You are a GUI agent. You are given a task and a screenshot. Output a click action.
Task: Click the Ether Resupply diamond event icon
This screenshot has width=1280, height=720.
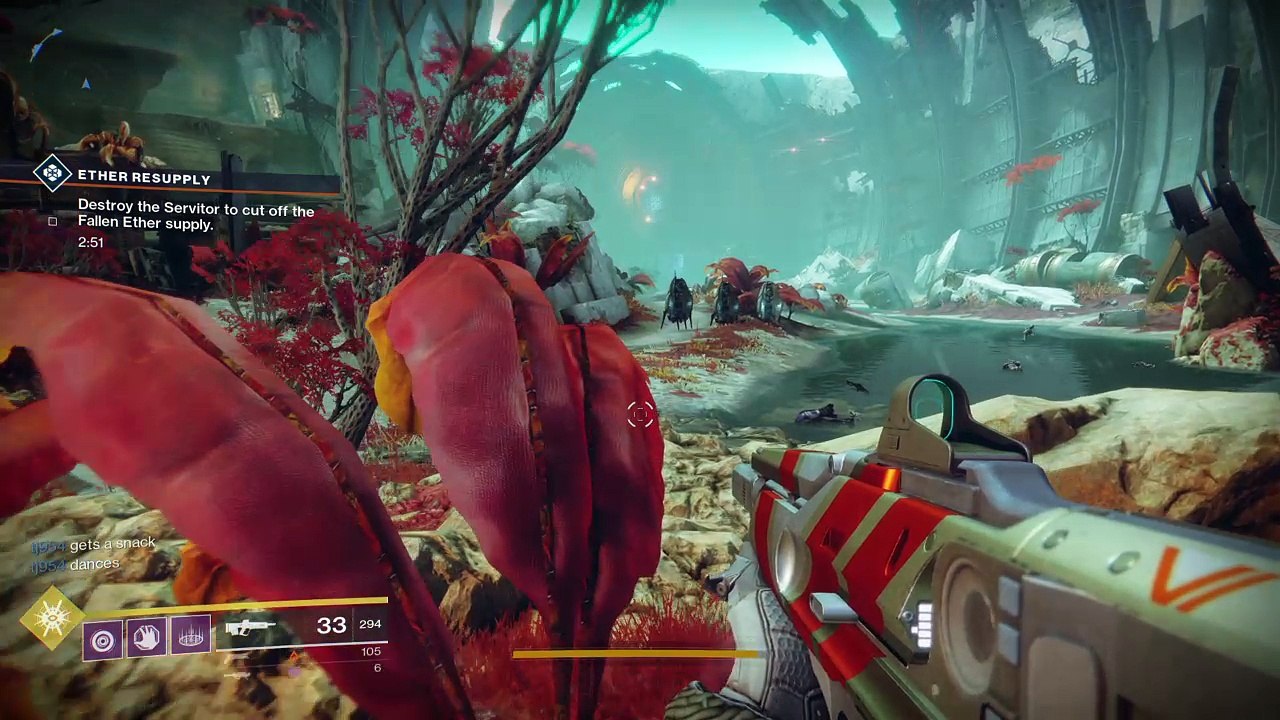coord(52,173)
